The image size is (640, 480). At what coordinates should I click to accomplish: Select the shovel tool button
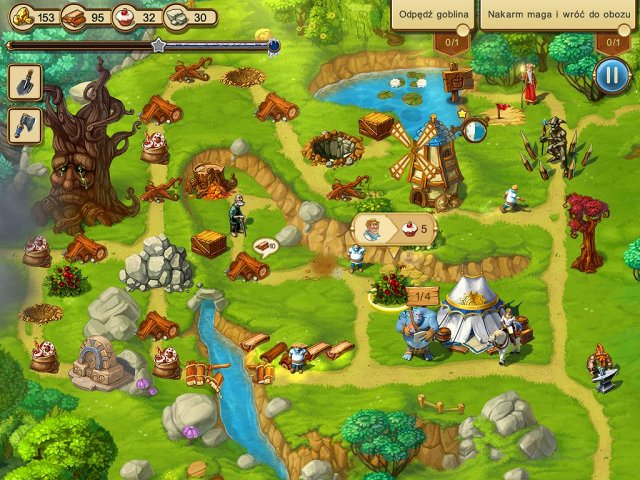pos(23,84)
